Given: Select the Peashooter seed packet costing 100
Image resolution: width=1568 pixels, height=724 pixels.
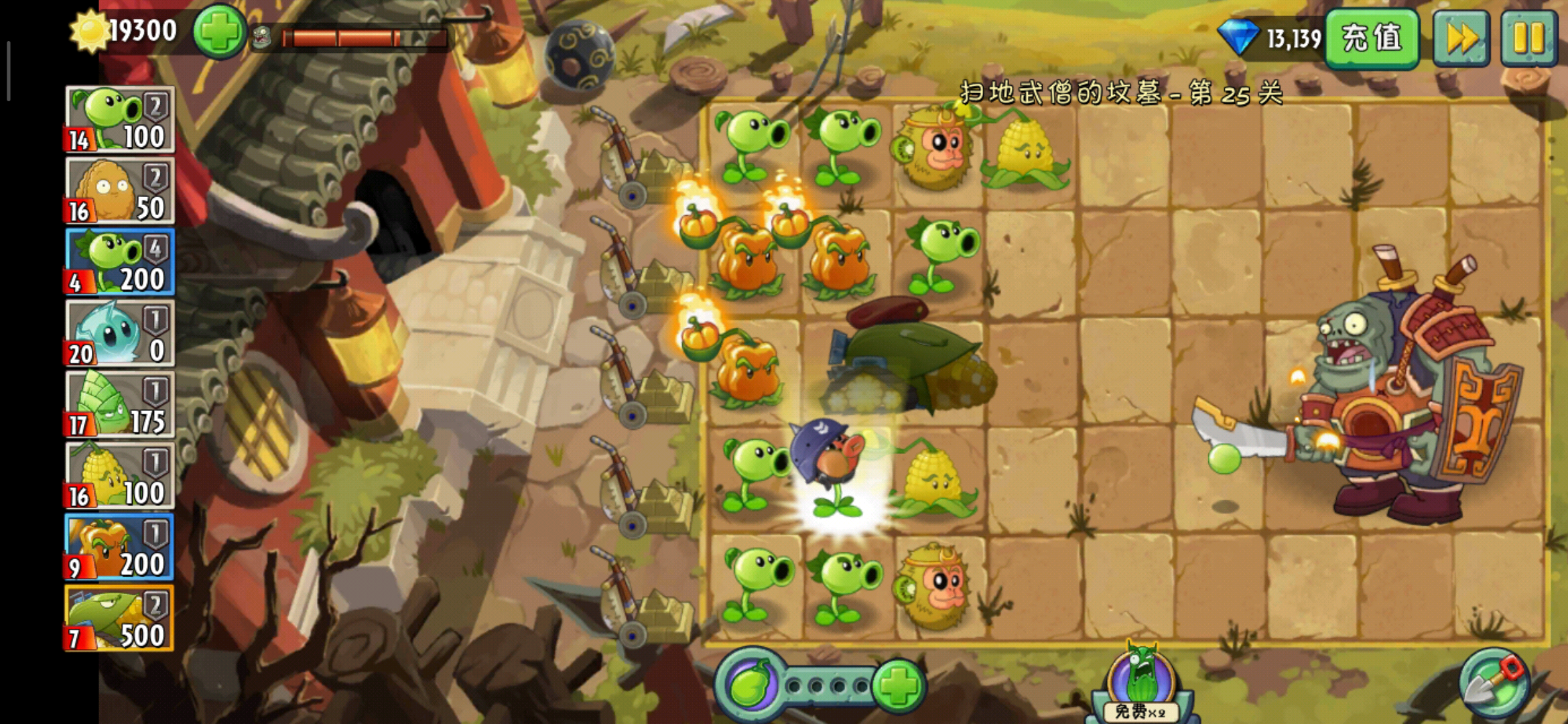Looking at the screenshot, I should click(x=119, y=120).
